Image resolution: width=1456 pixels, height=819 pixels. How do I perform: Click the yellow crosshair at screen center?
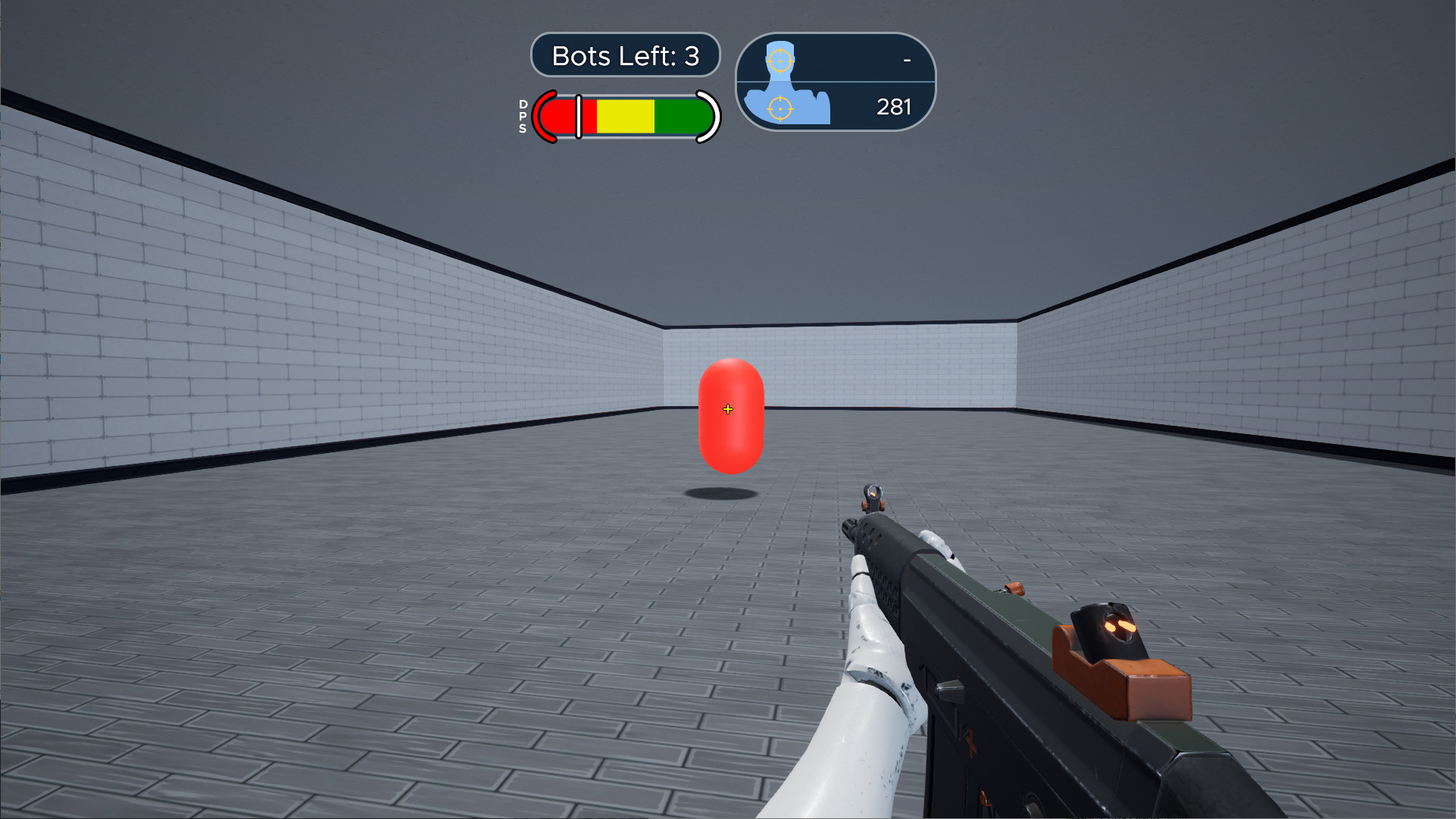coord(728,408)
